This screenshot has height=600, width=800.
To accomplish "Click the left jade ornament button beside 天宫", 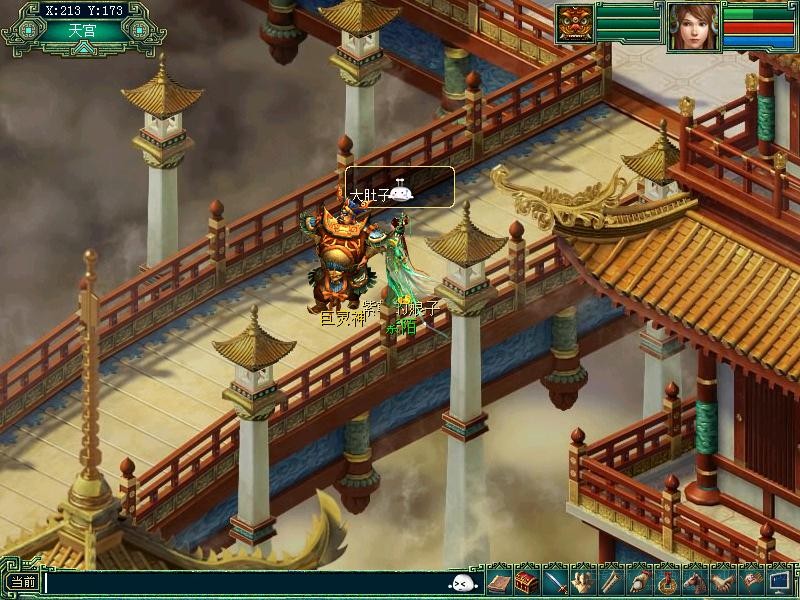I will point(29,30).
